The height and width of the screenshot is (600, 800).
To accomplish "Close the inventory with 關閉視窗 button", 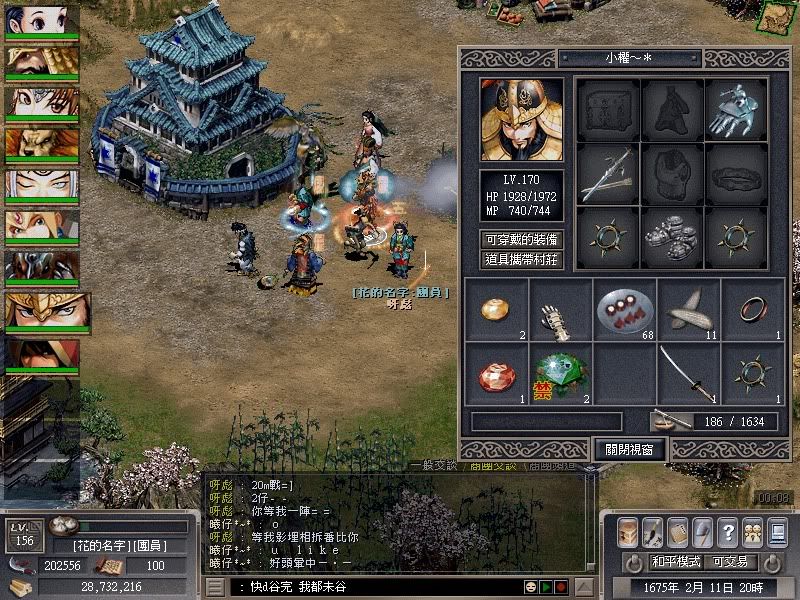I will pos(630,449).
